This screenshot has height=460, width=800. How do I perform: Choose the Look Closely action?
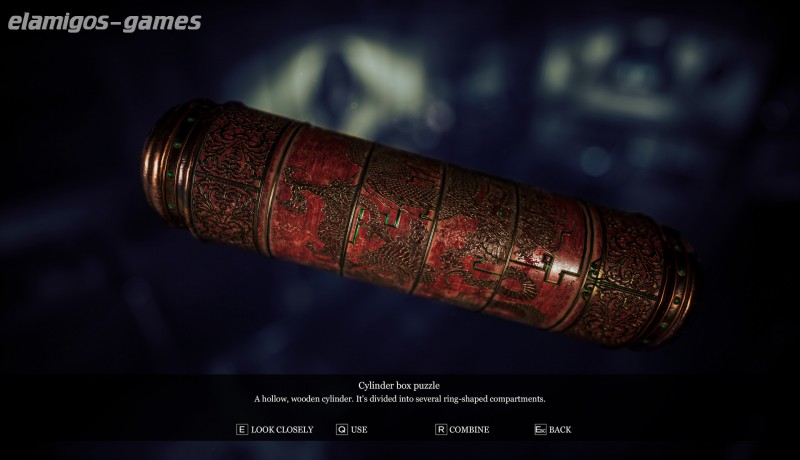pos(275,430)
